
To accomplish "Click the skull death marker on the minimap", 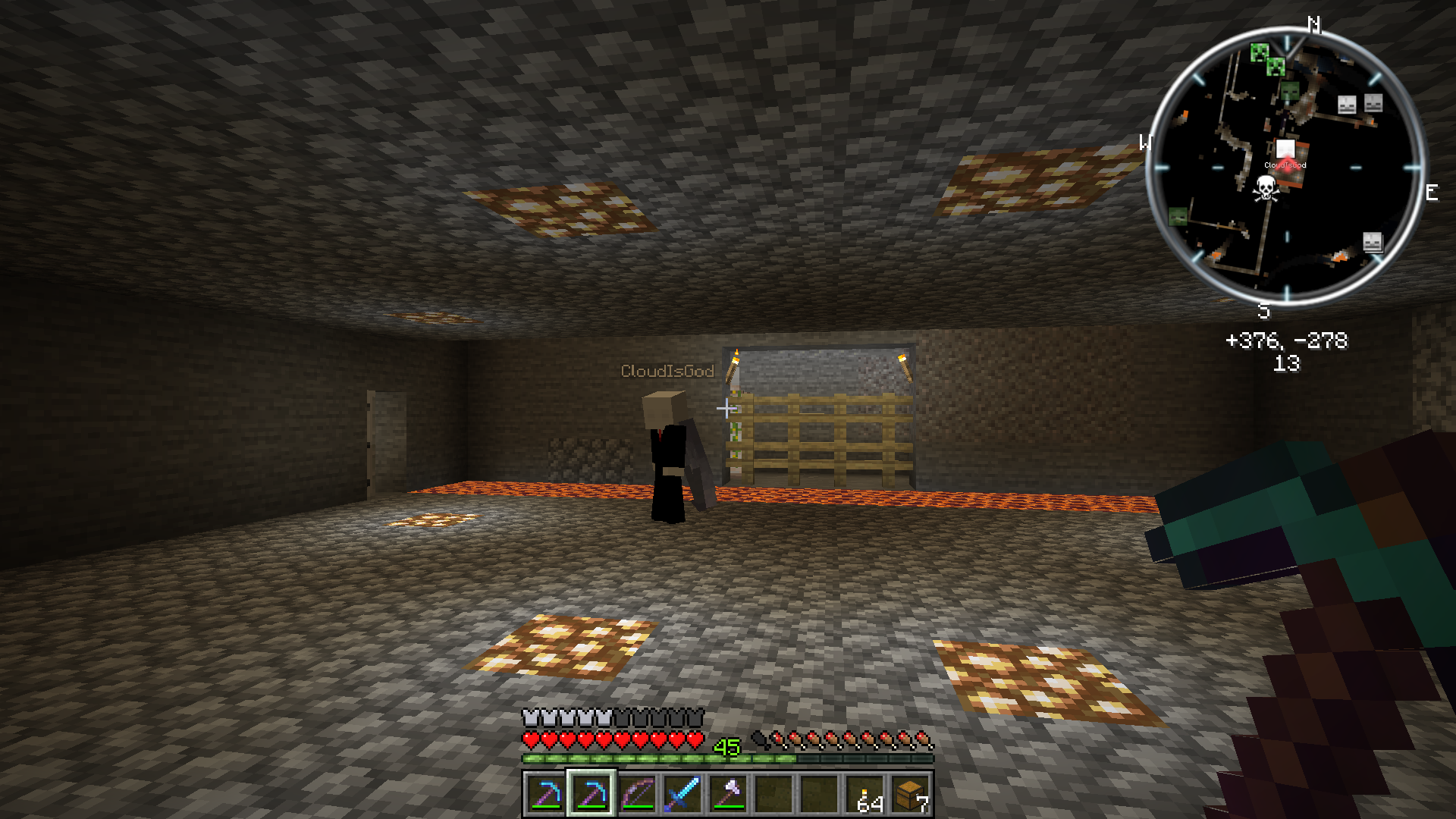I will tap(1266, 188).
